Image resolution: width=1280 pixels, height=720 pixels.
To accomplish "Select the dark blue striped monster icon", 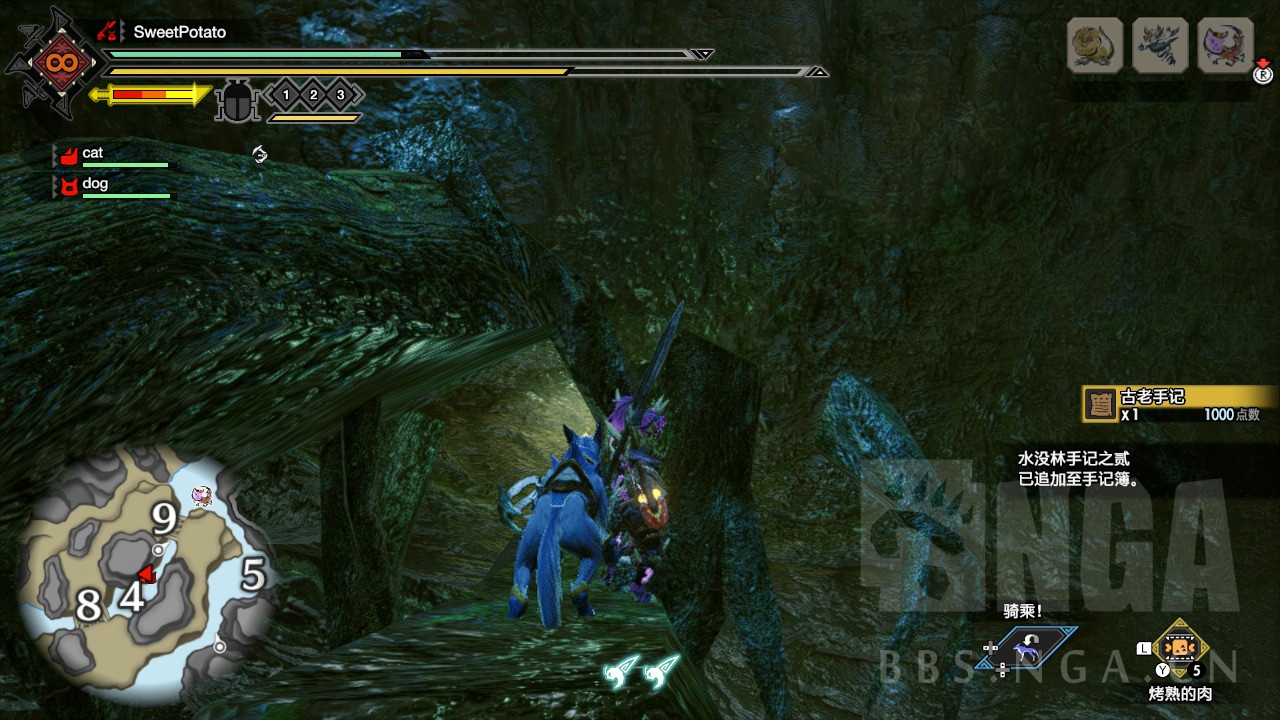I will 1160,45.
